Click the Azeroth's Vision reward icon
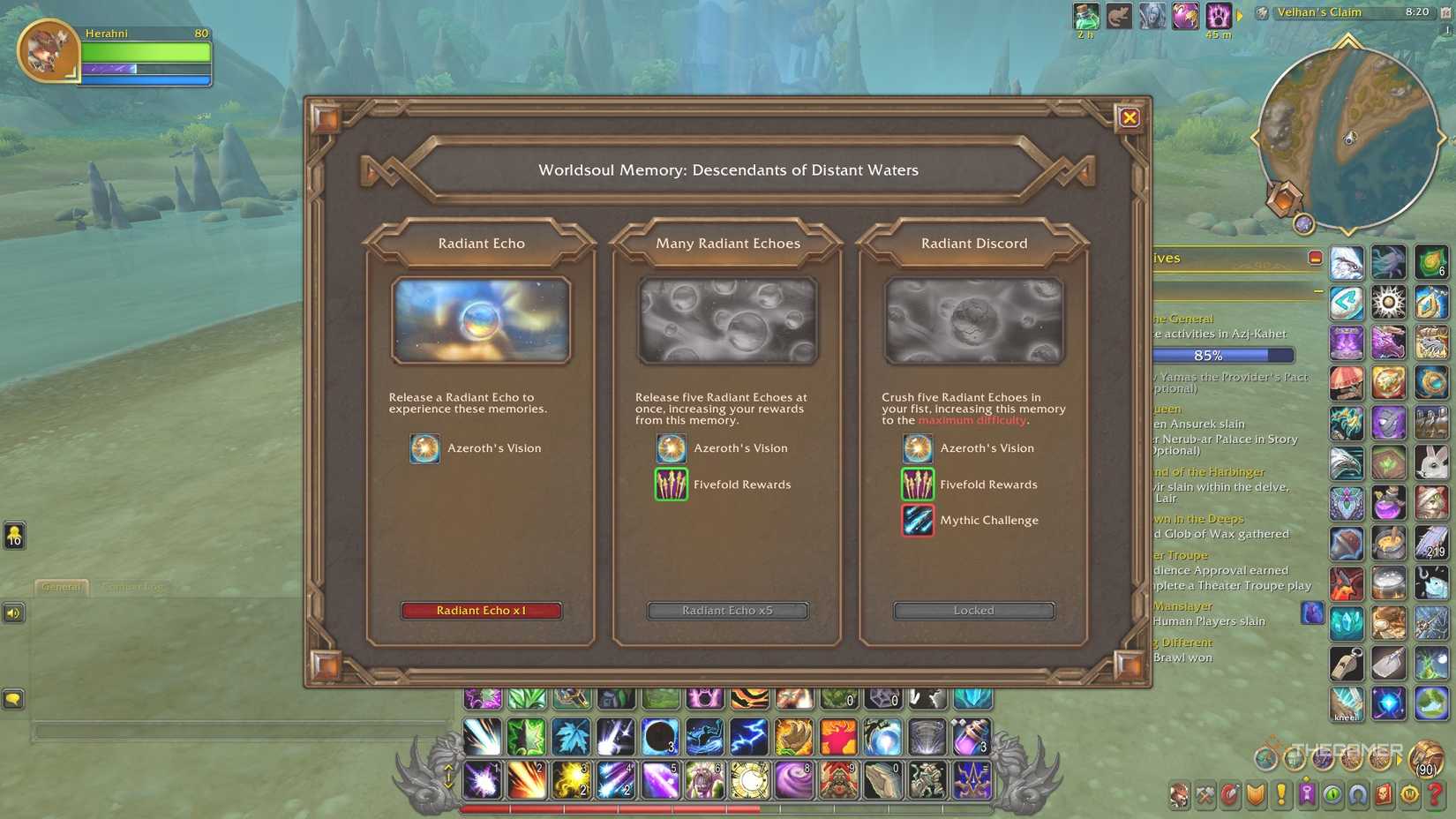 click(424, 448)
